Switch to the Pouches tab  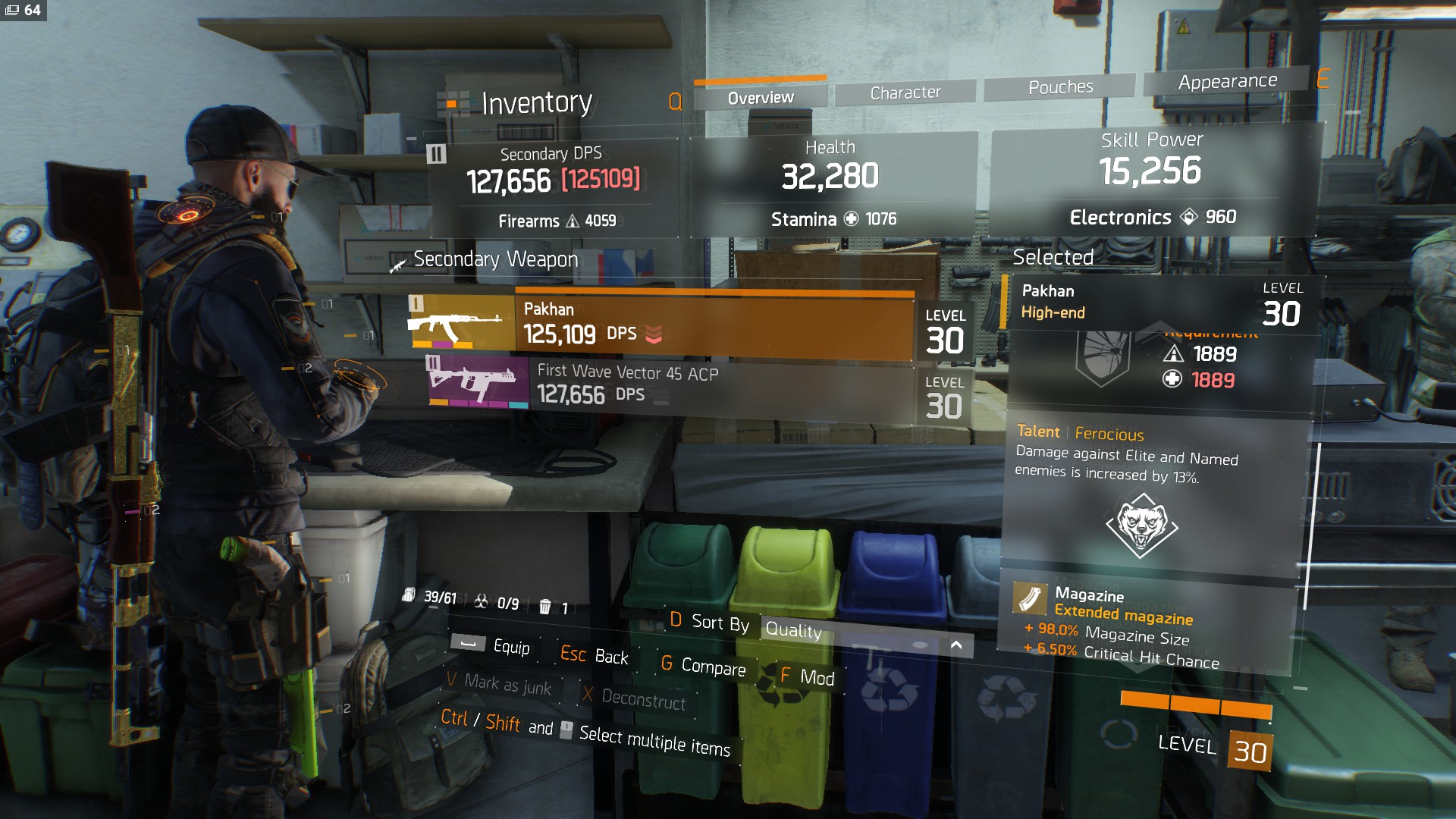[x=1060, y=87]
